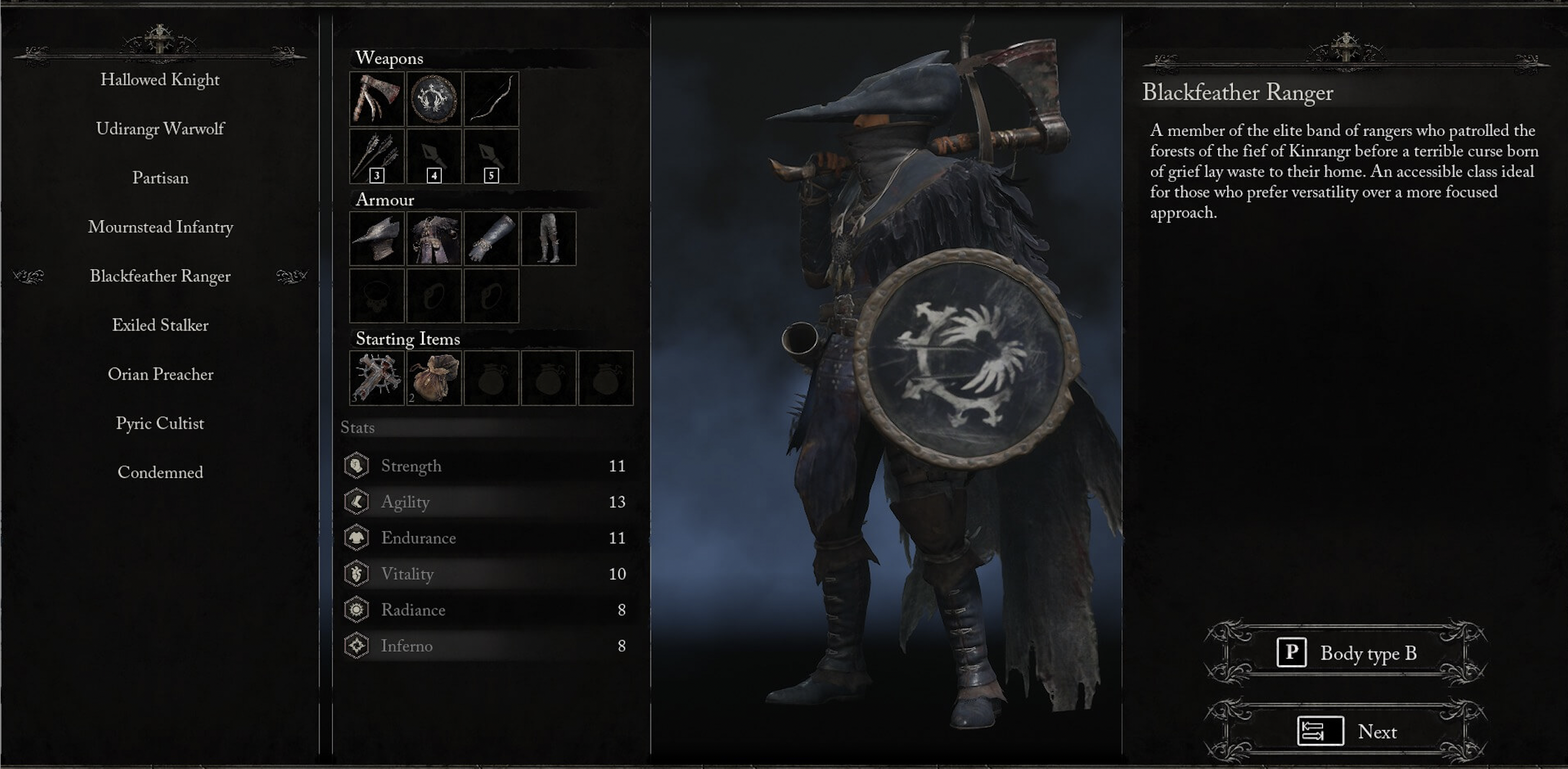
Task: Select the hand axe weapon icon
Action: pyautogui.click(x=376, y=99)
